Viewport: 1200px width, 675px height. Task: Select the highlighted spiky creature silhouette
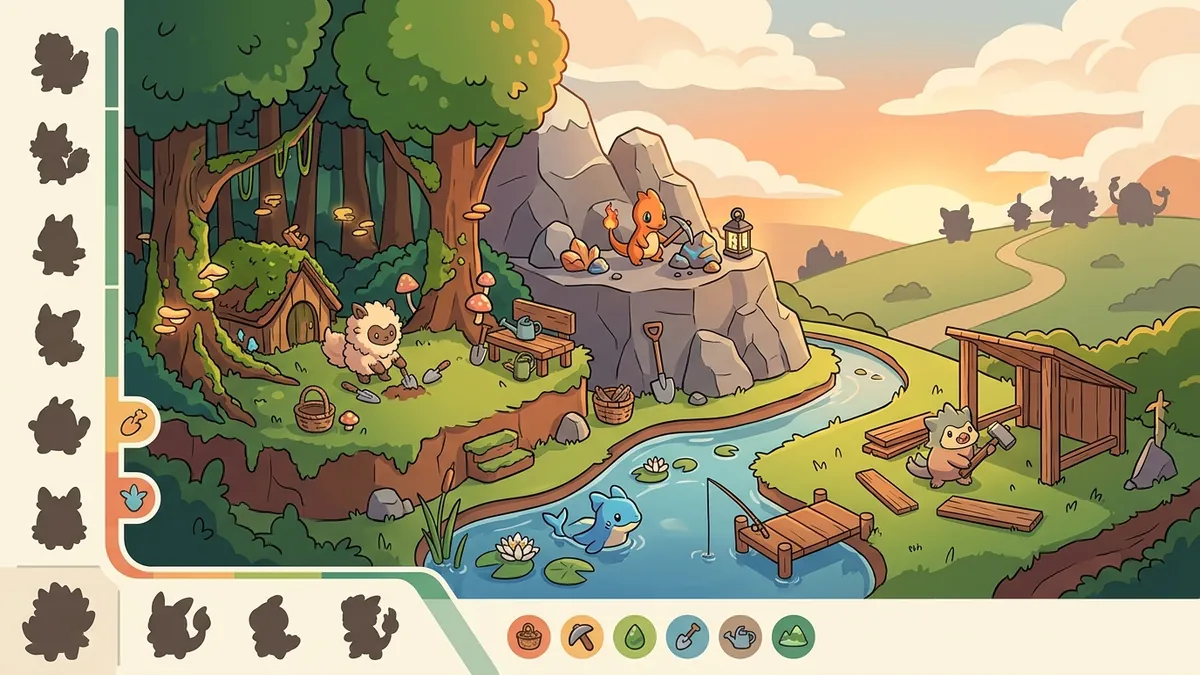58,621
